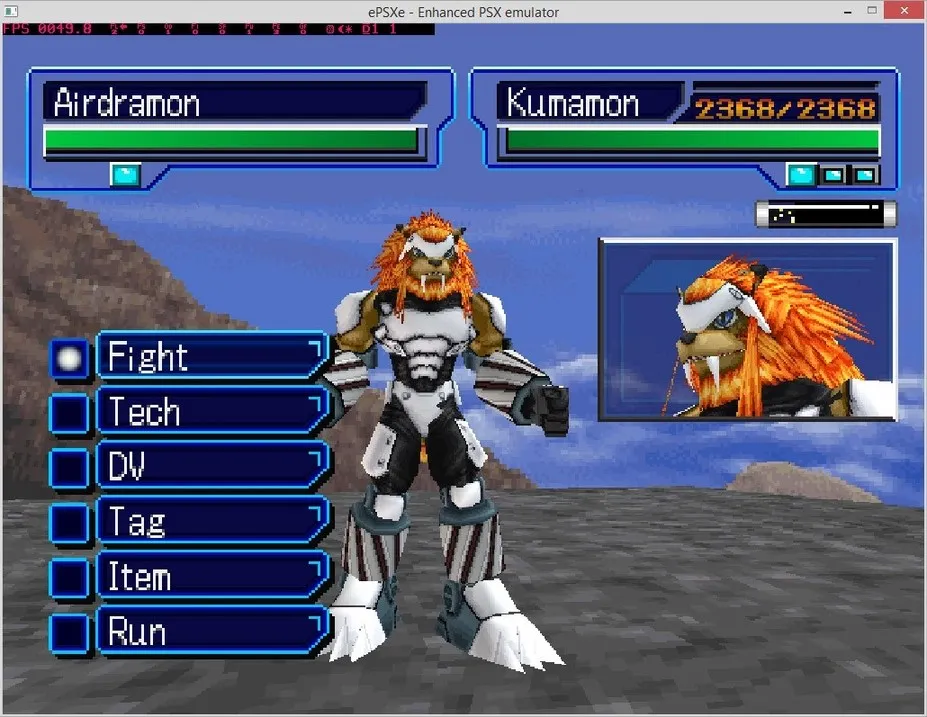The image size is (927, 717).
Task: Choose Run to flee battle
Action: (212, 632)
